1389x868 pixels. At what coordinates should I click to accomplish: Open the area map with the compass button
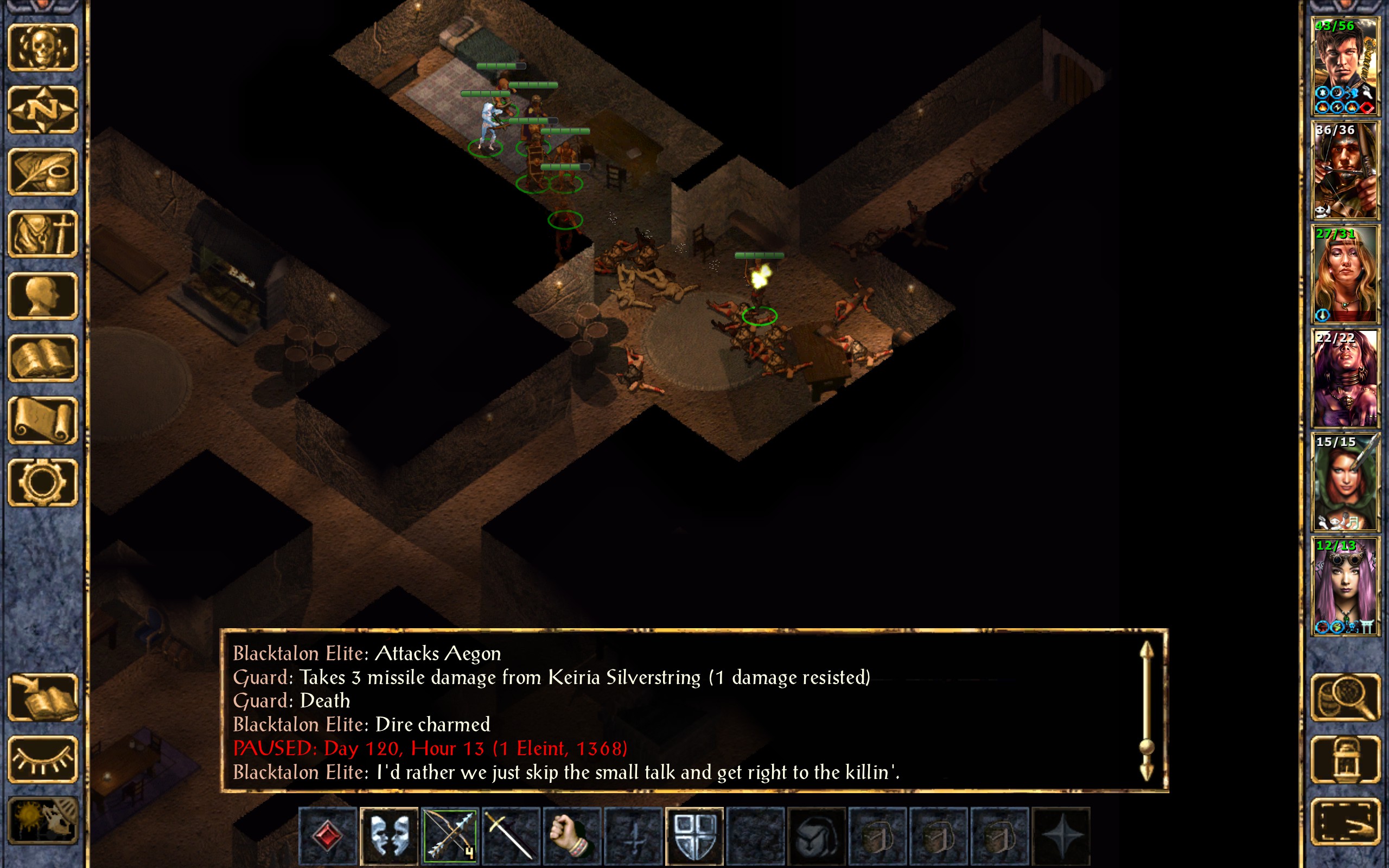pos(43,110)
